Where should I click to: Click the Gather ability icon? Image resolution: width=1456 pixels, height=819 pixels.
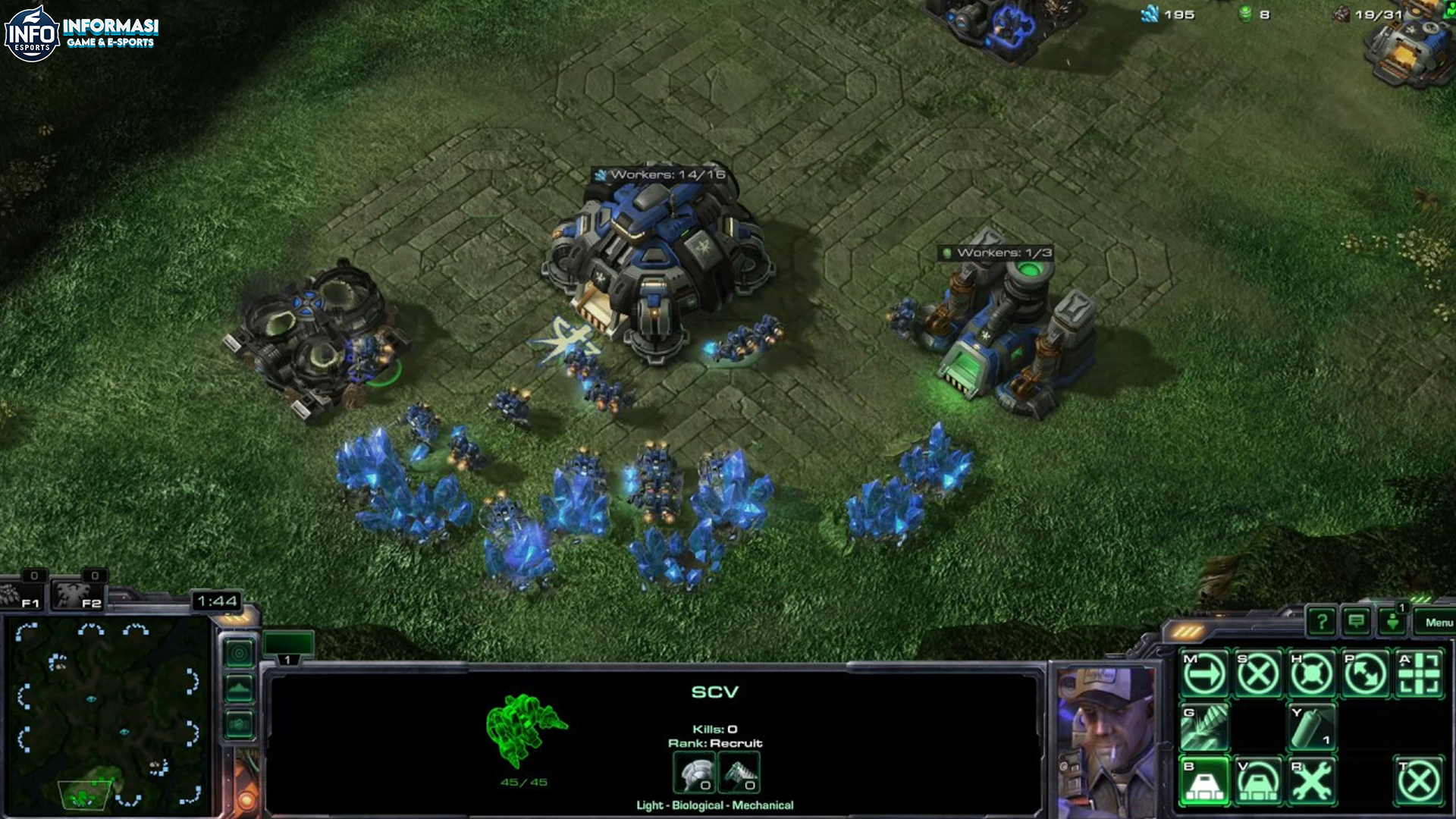pyautogui.click(x=1205, y=727)
